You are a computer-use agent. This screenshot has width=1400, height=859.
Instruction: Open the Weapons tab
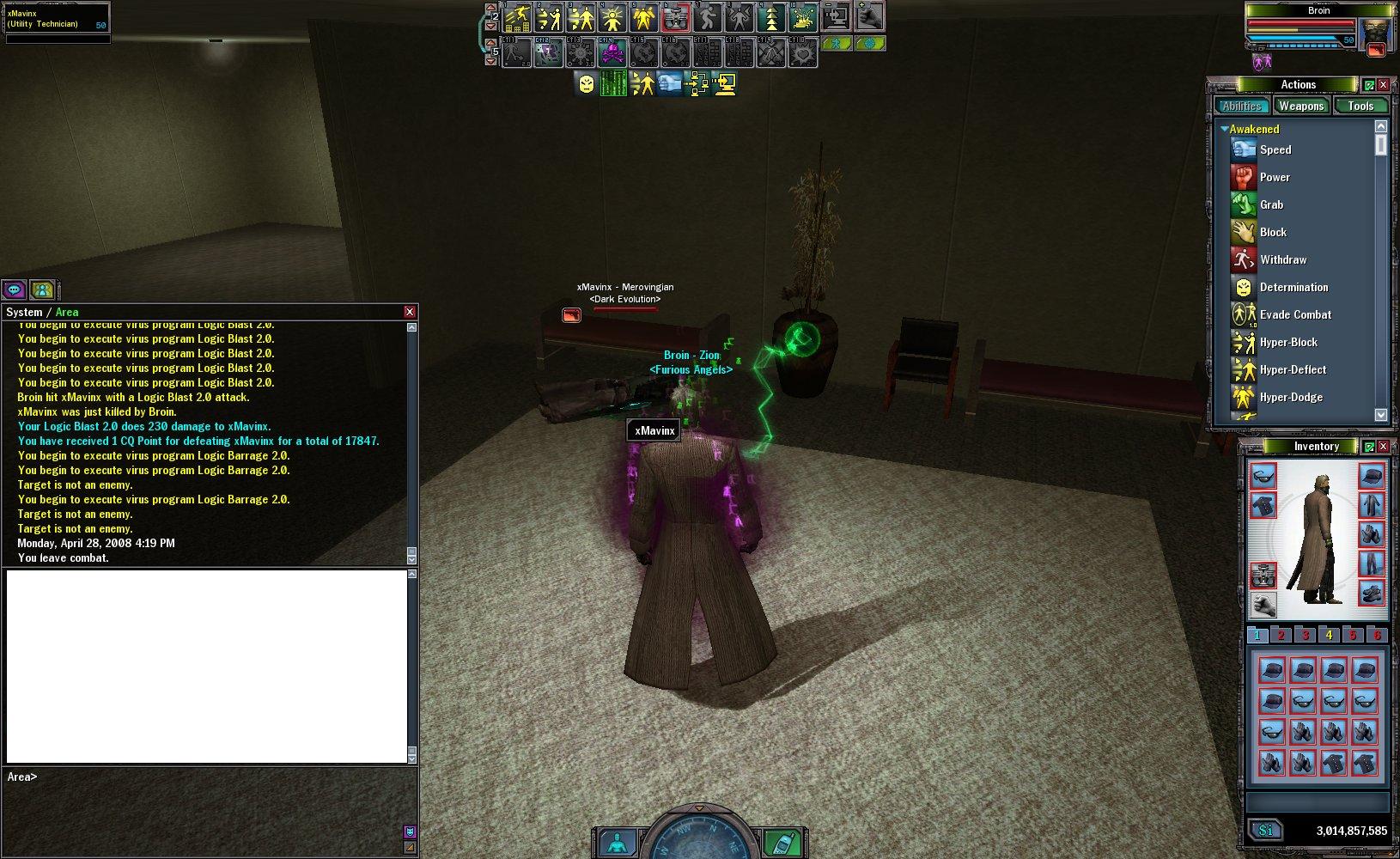pos(1300,106)
